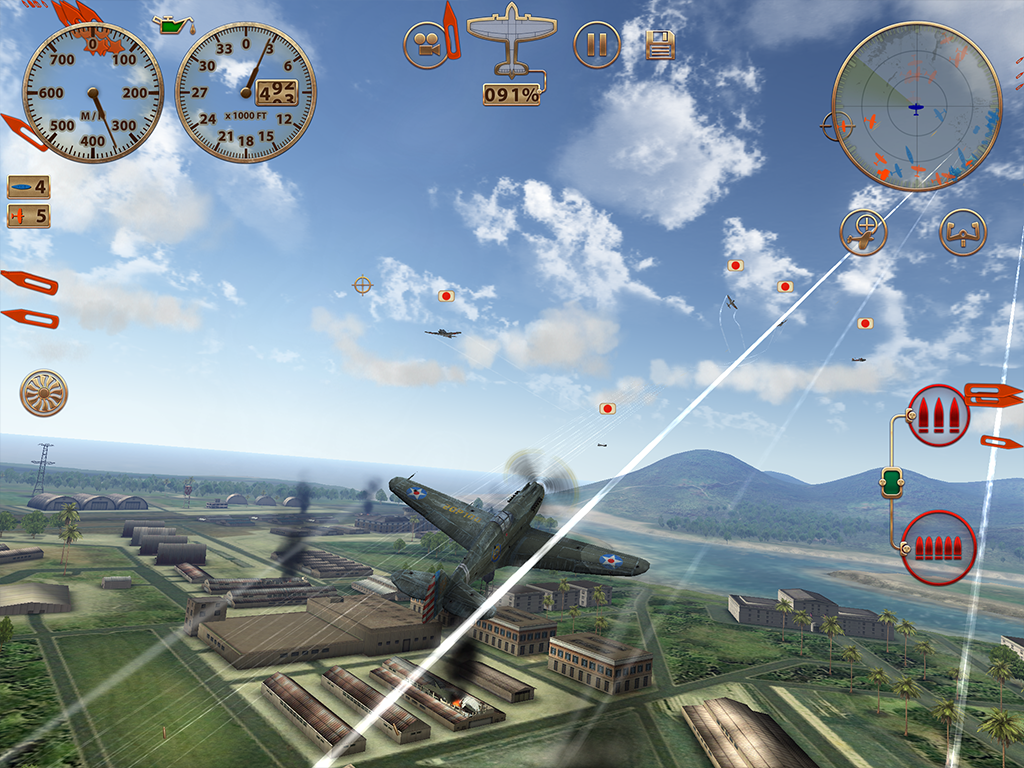
Task: Open the circular radar display
Action: coord(916,106)
